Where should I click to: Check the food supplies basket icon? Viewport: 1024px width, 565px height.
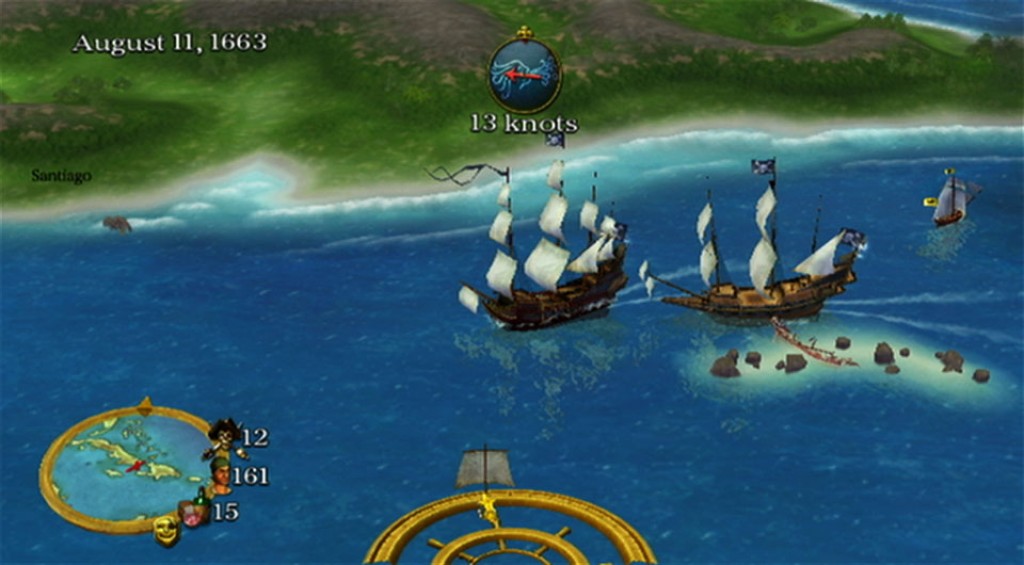click(194, 512)
